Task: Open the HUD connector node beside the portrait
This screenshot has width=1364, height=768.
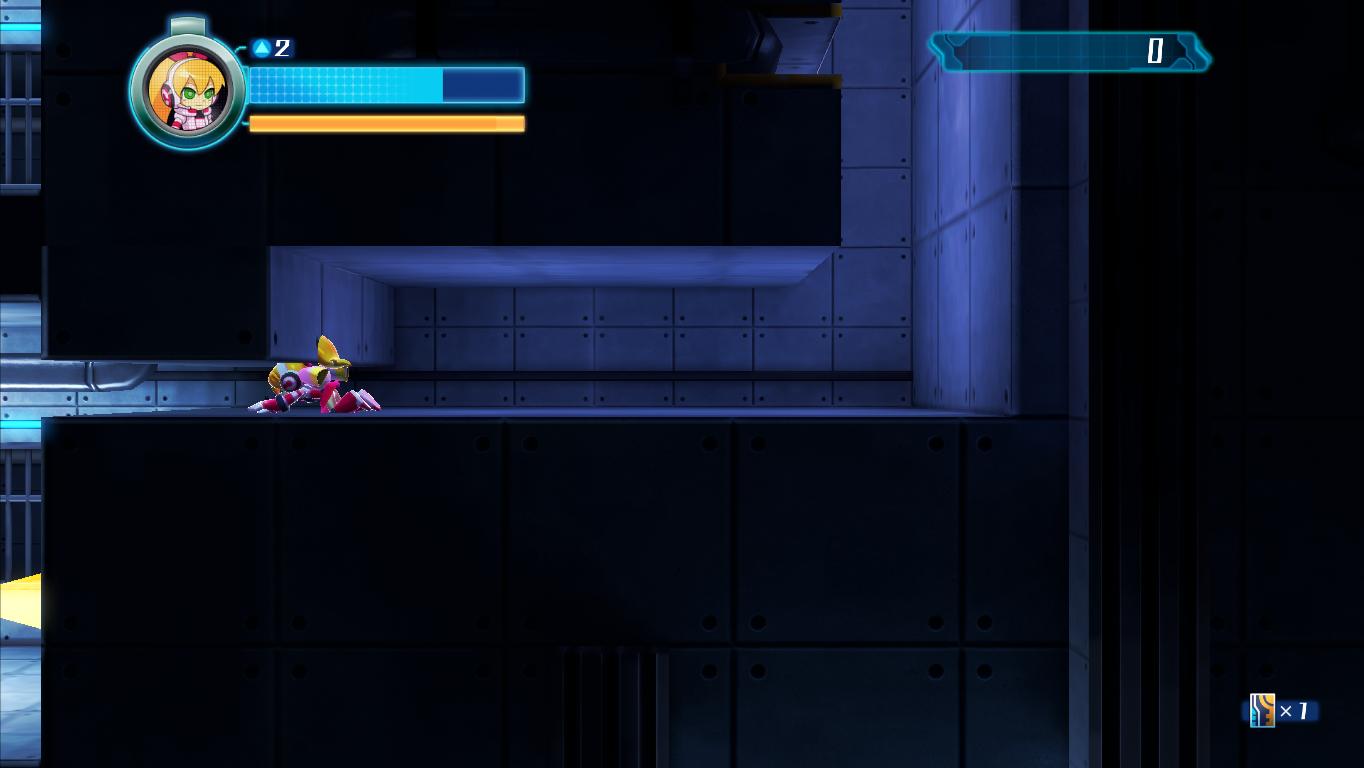Action: point(242,46)
